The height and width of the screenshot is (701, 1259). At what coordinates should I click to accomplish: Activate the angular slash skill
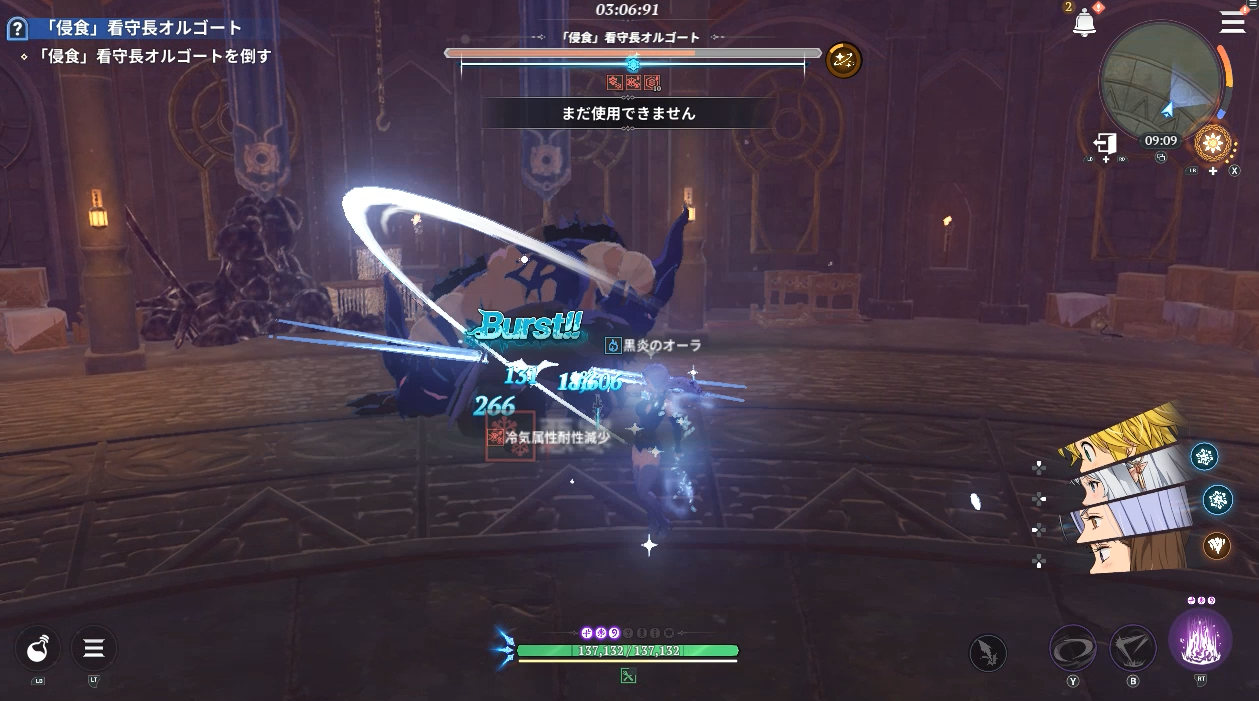[x=1133, y=648]
